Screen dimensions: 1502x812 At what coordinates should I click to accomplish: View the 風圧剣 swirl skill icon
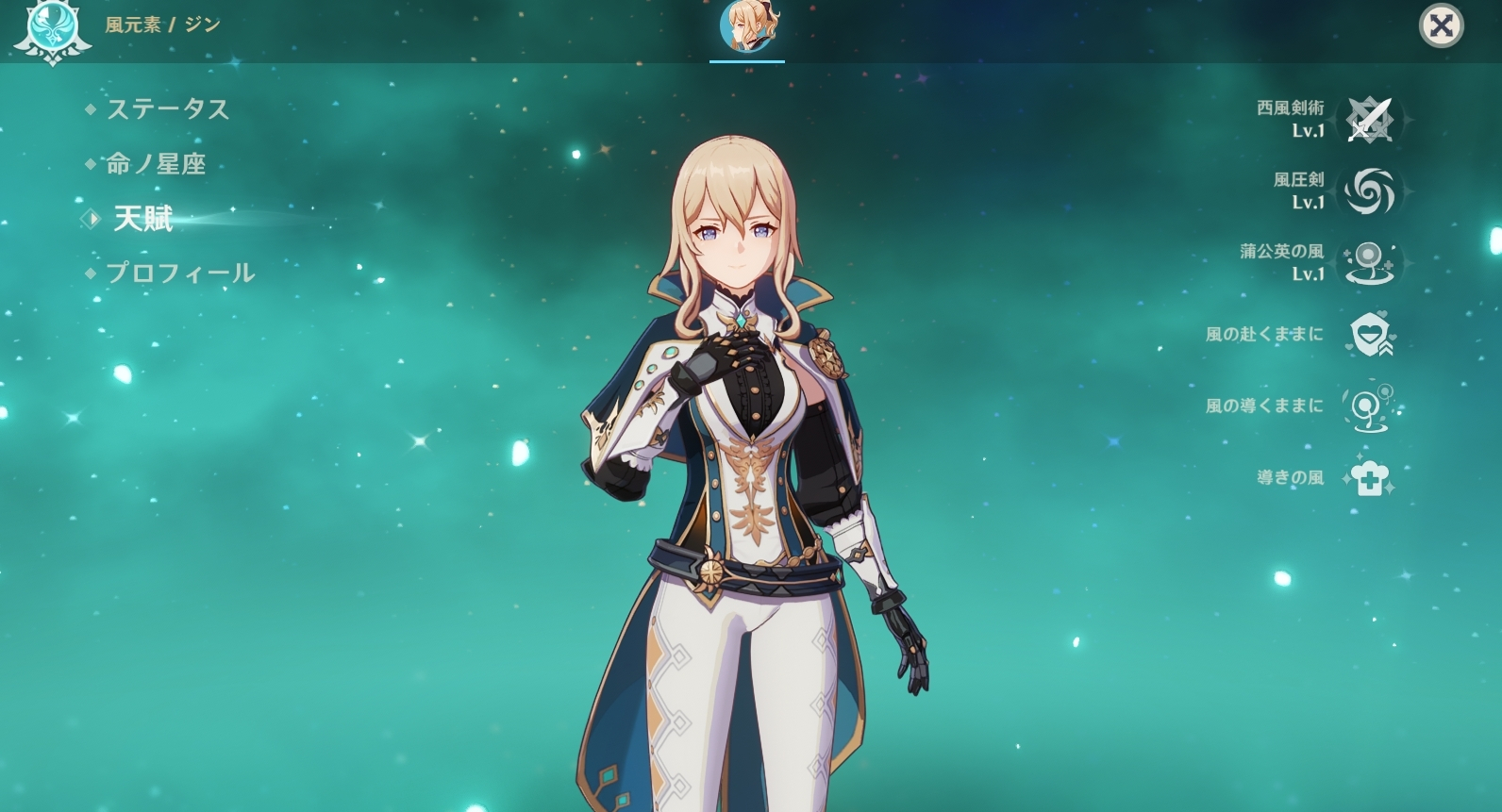(x=1369, y=191)
